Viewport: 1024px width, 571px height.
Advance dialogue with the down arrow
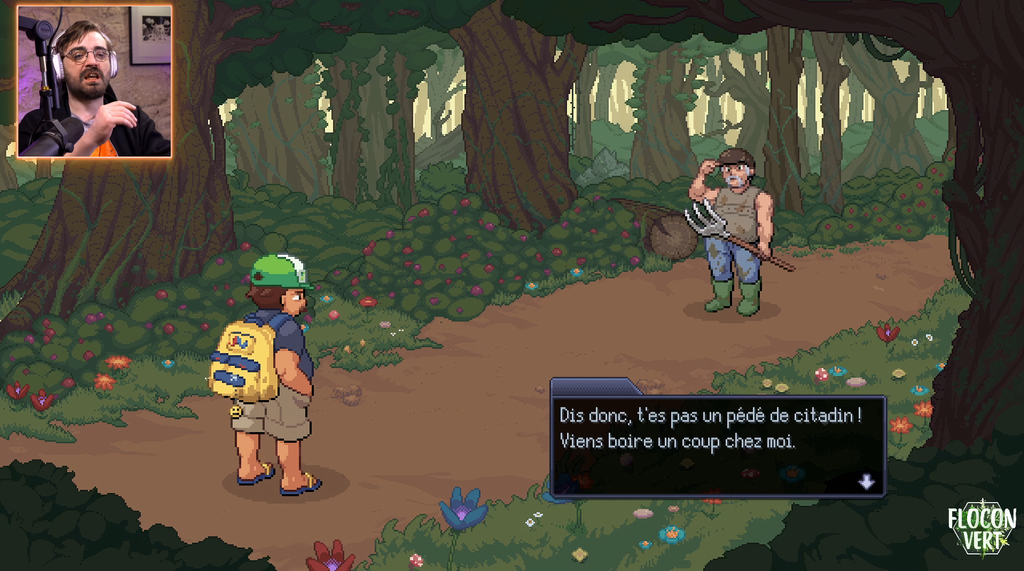[866, 482]
